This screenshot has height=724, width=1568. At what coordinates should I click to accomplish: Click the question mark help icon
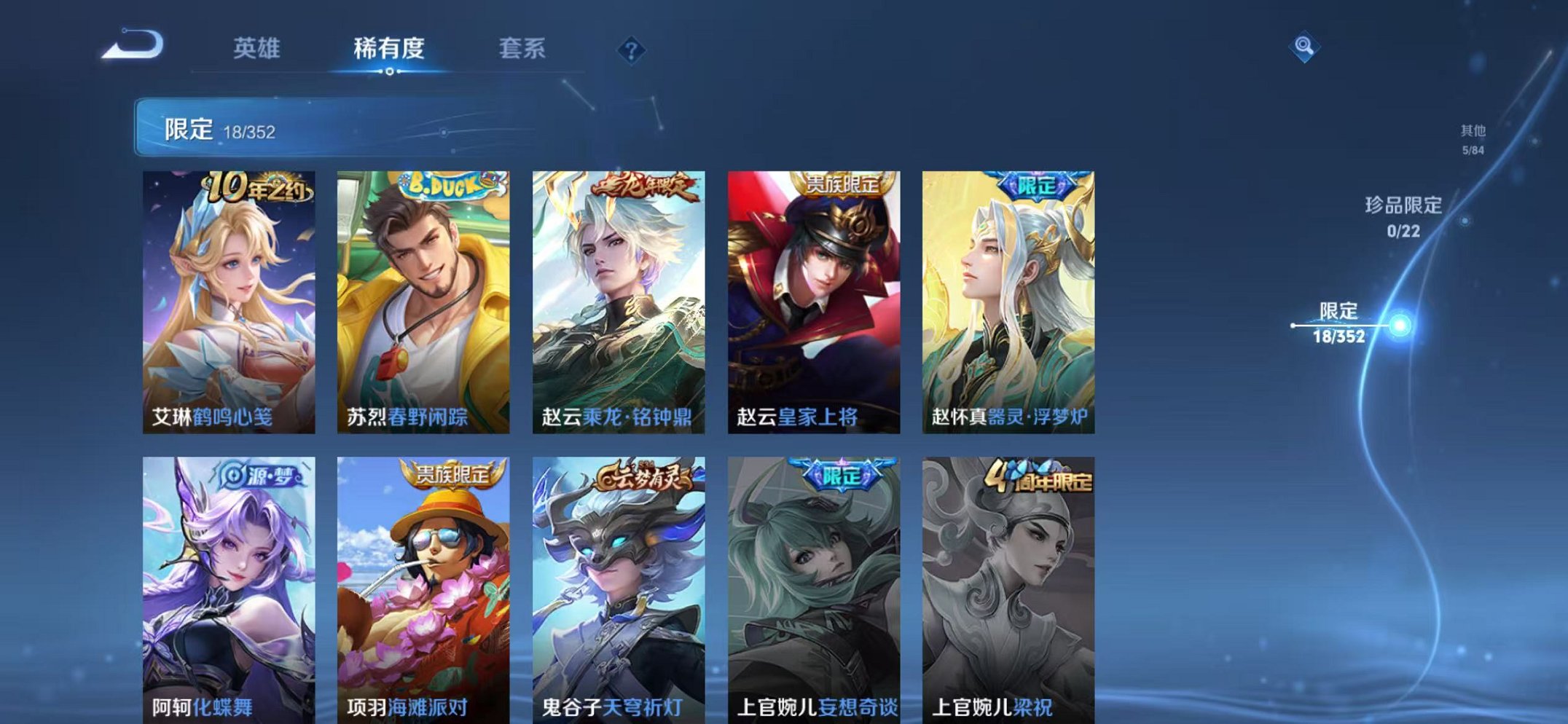click(632, 50)
